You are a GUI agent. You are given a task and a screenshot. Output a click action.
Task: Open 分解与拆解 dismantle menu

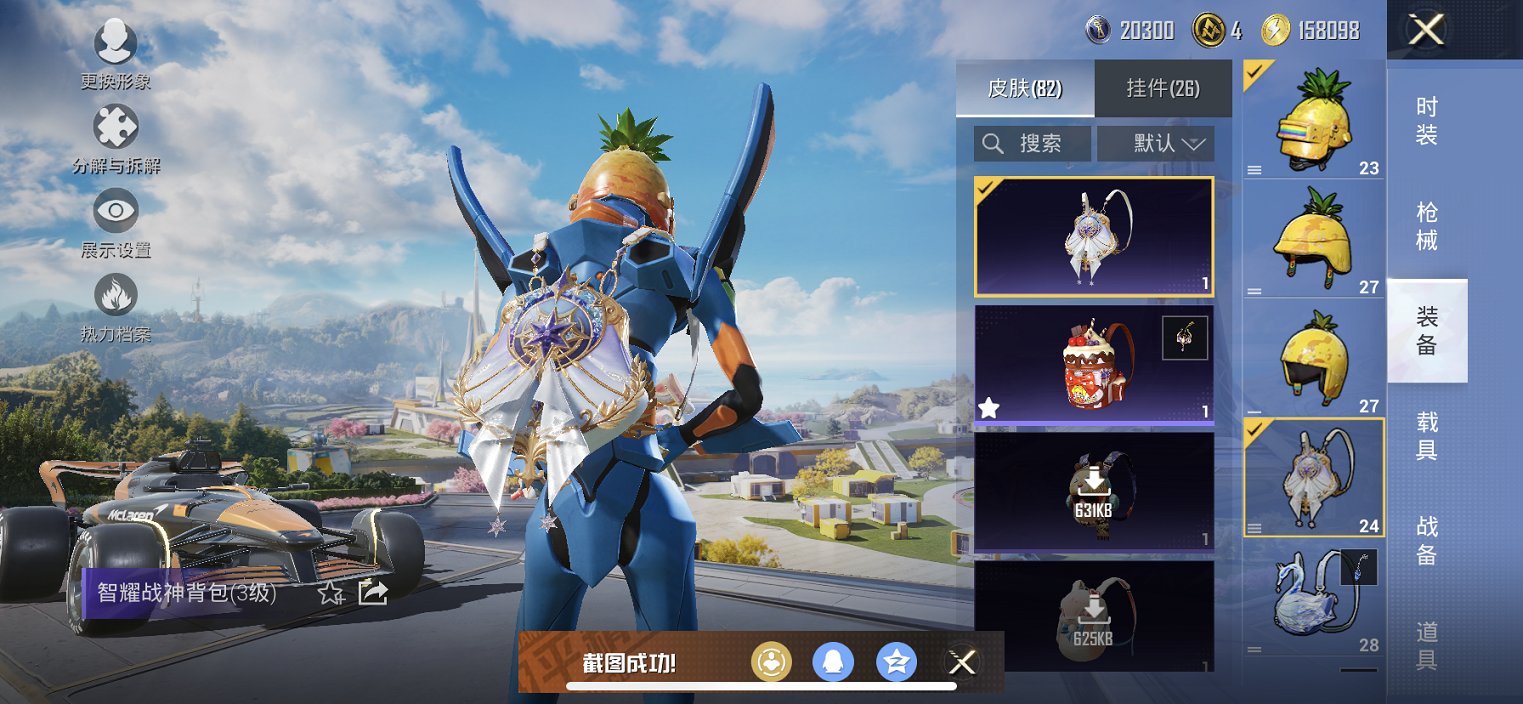[116, 138]
